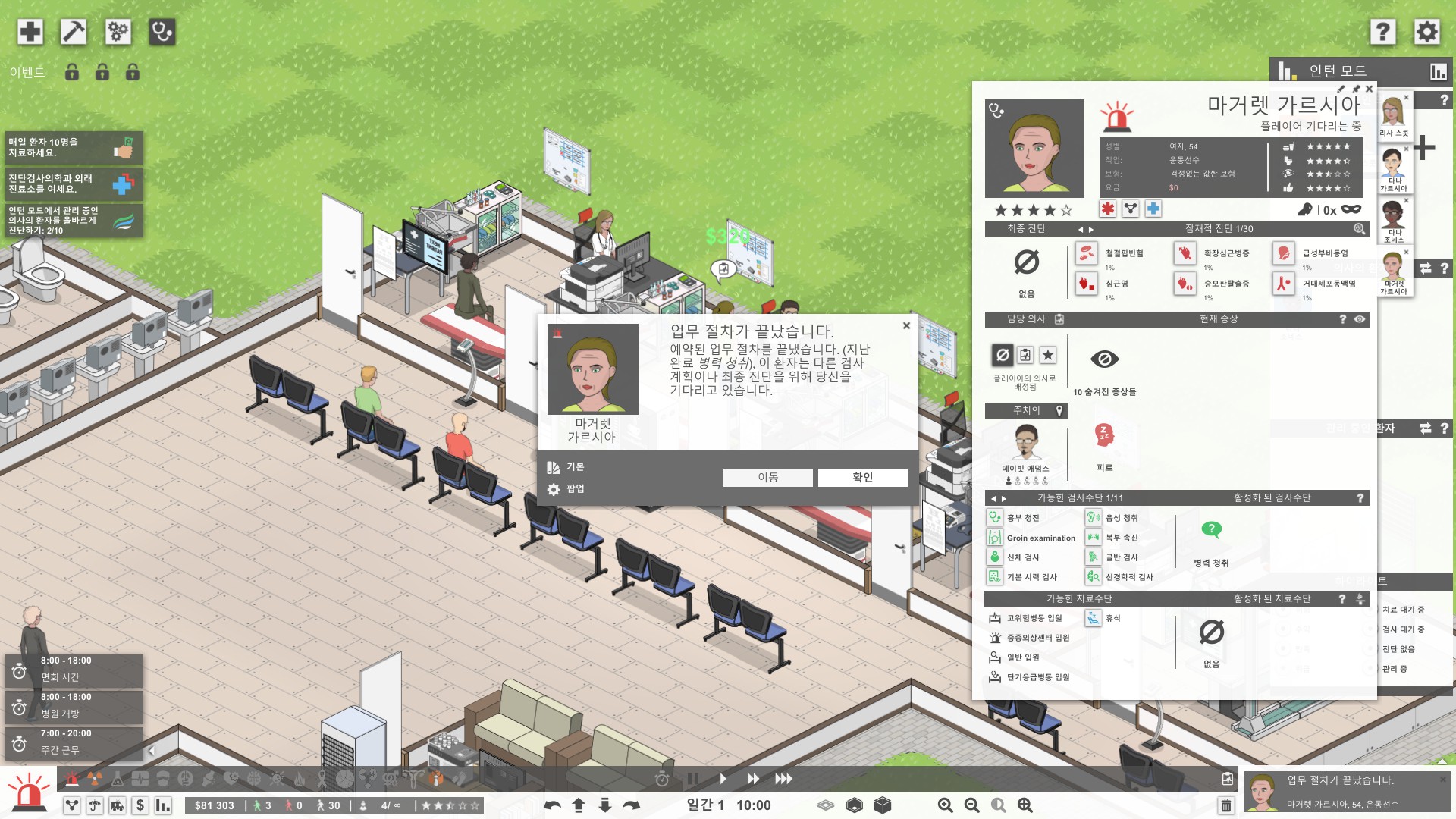This screenshot has height=819, width=1456.
Task: Open the help question mark
Action: 1382,32
